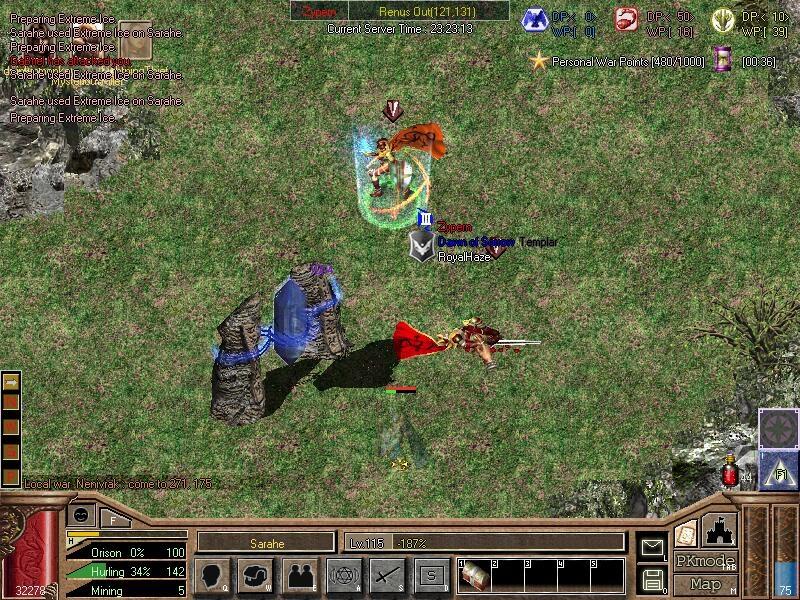The width and height of the screenshot is (800, 600).
Task: Switch to the F tab
Action: (x=113, y=518)
